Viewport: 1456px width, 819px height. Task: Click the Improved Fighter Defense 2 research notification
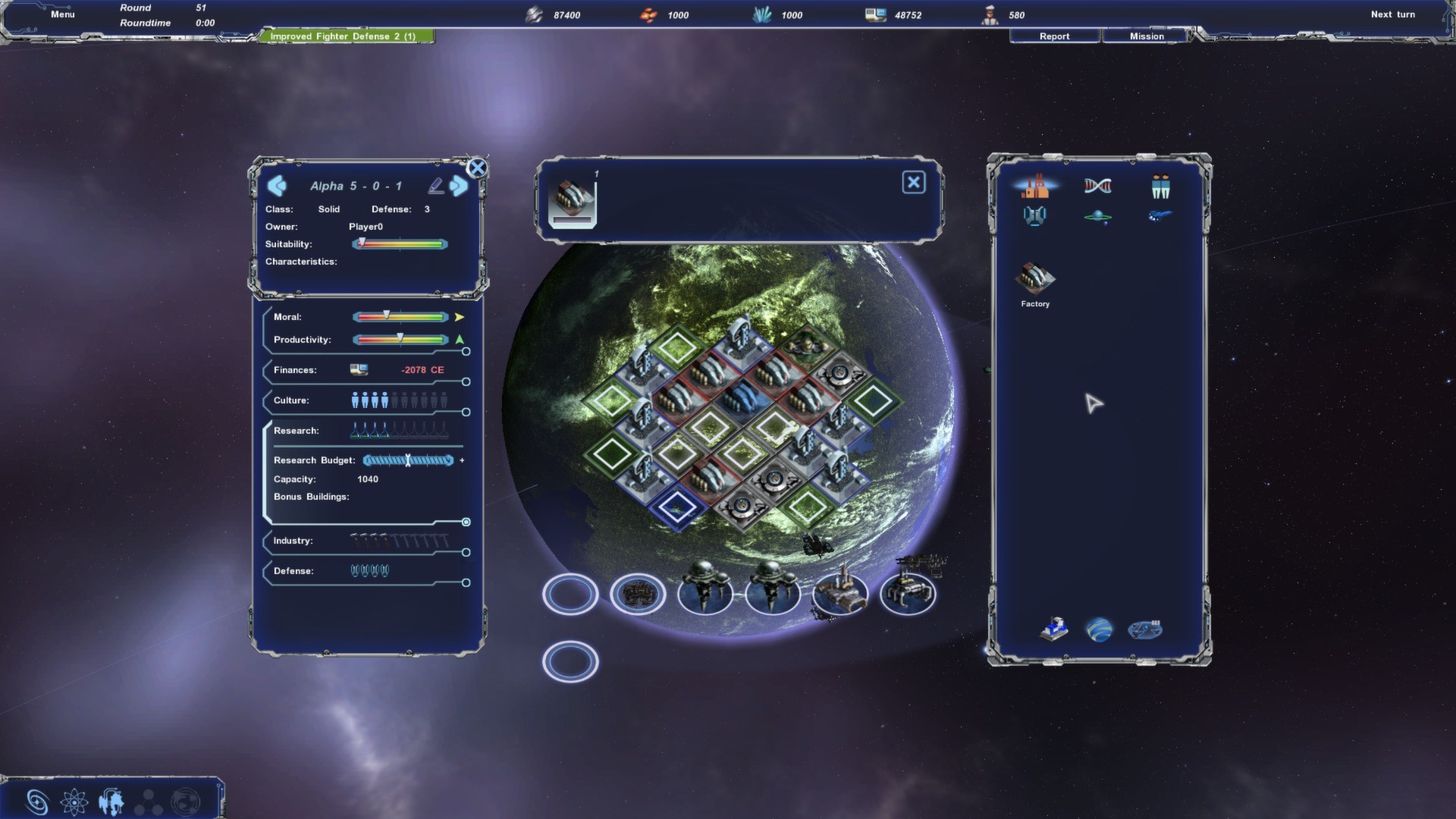point(346,36)
